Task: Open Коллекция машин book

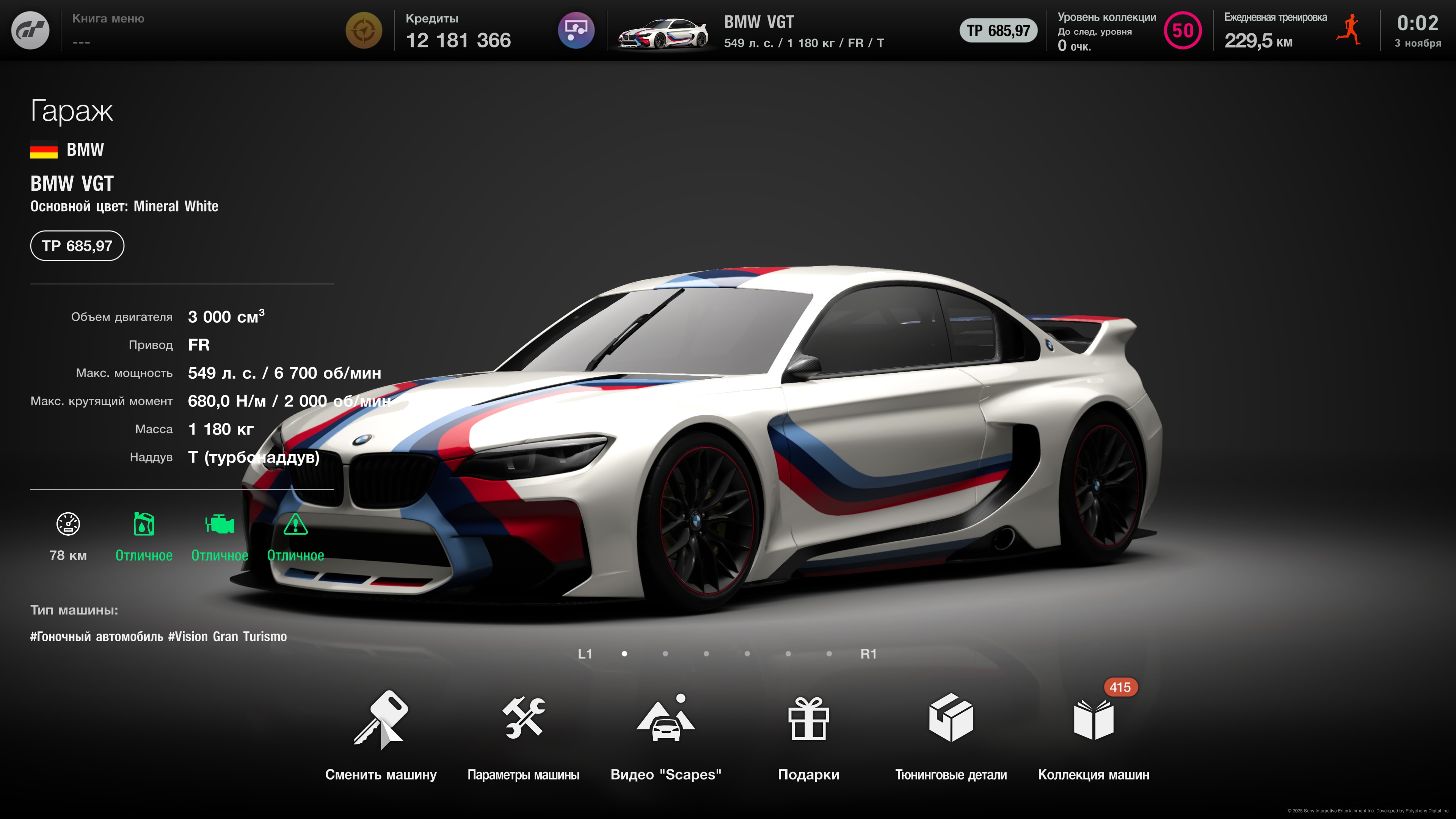Action: pos(1093,720)
